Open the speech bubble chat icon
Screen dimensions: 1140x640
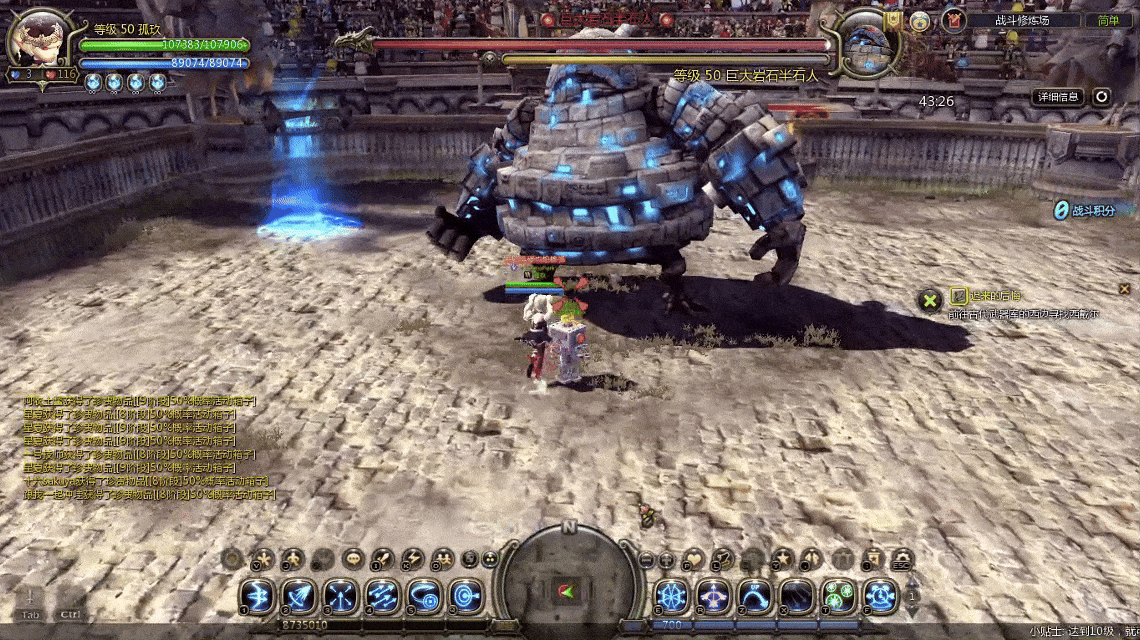coord(352,559)
